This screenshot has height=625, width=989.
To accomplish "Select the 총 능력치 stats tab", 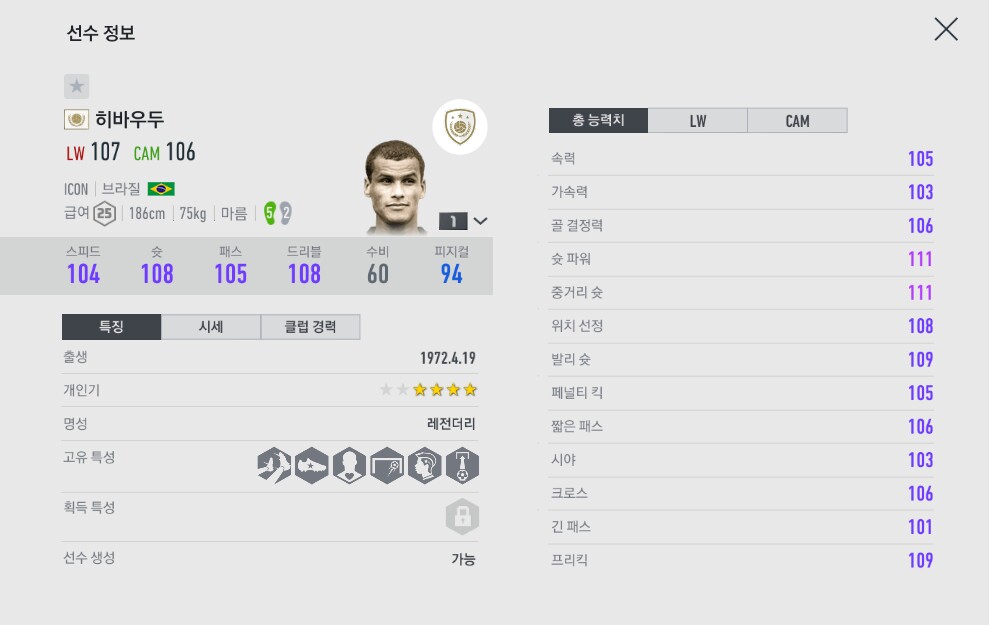I will 598,121.
